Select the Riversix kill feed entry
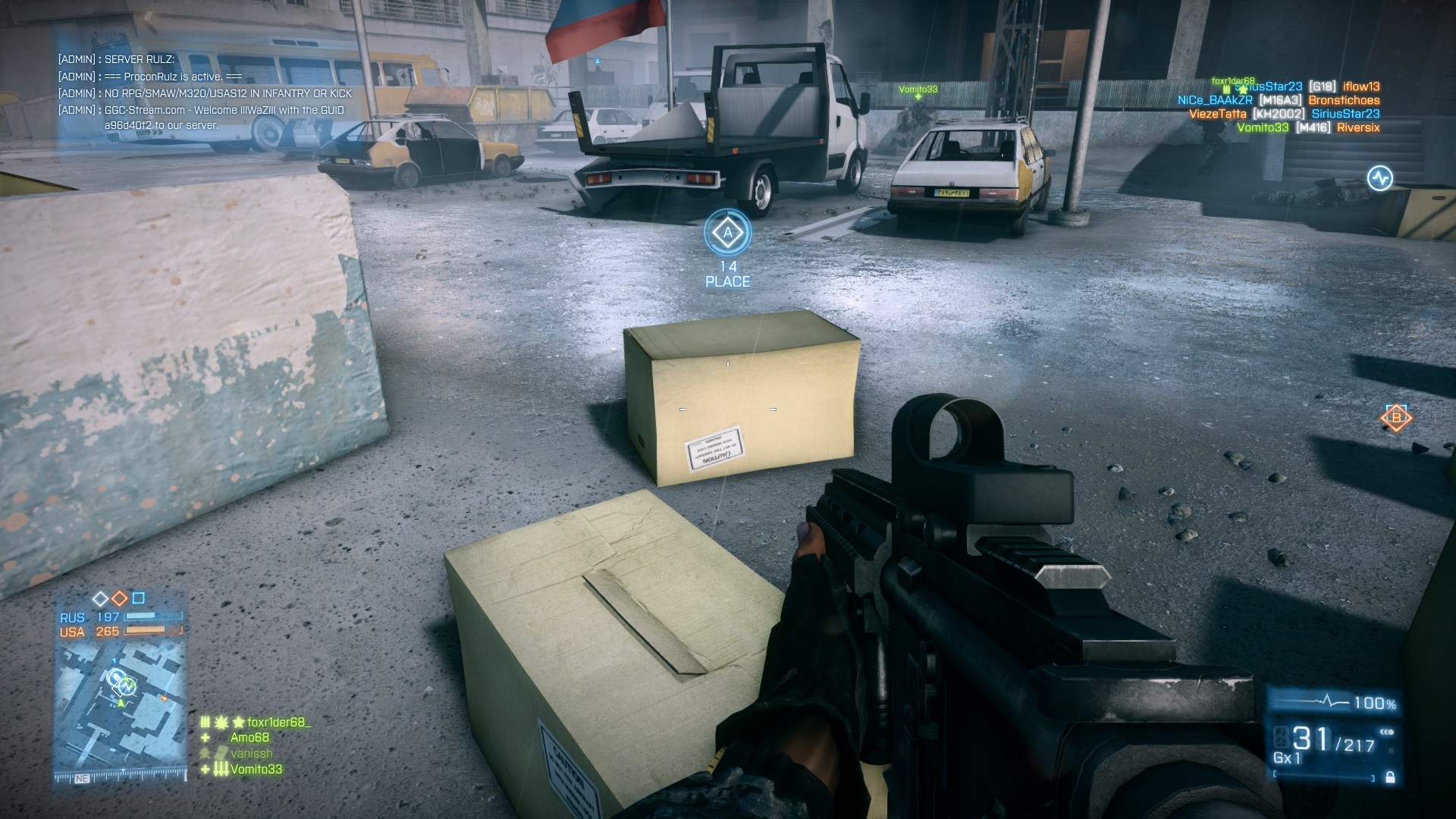Screen dimensions: 1456x819 1357,127
